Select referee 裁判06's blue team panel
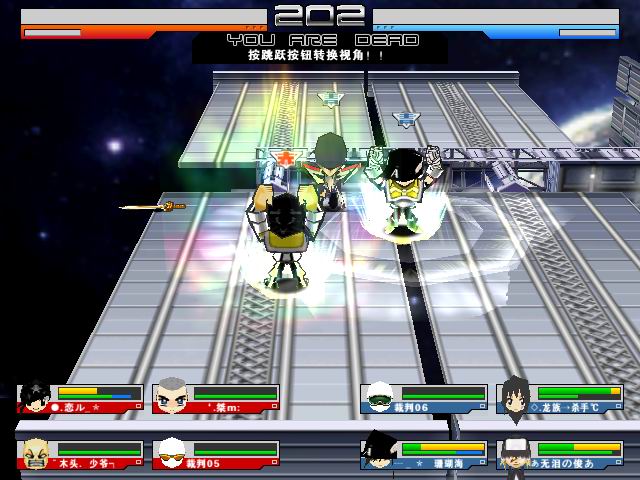This screenshot has height=480, width=640. 424,398
